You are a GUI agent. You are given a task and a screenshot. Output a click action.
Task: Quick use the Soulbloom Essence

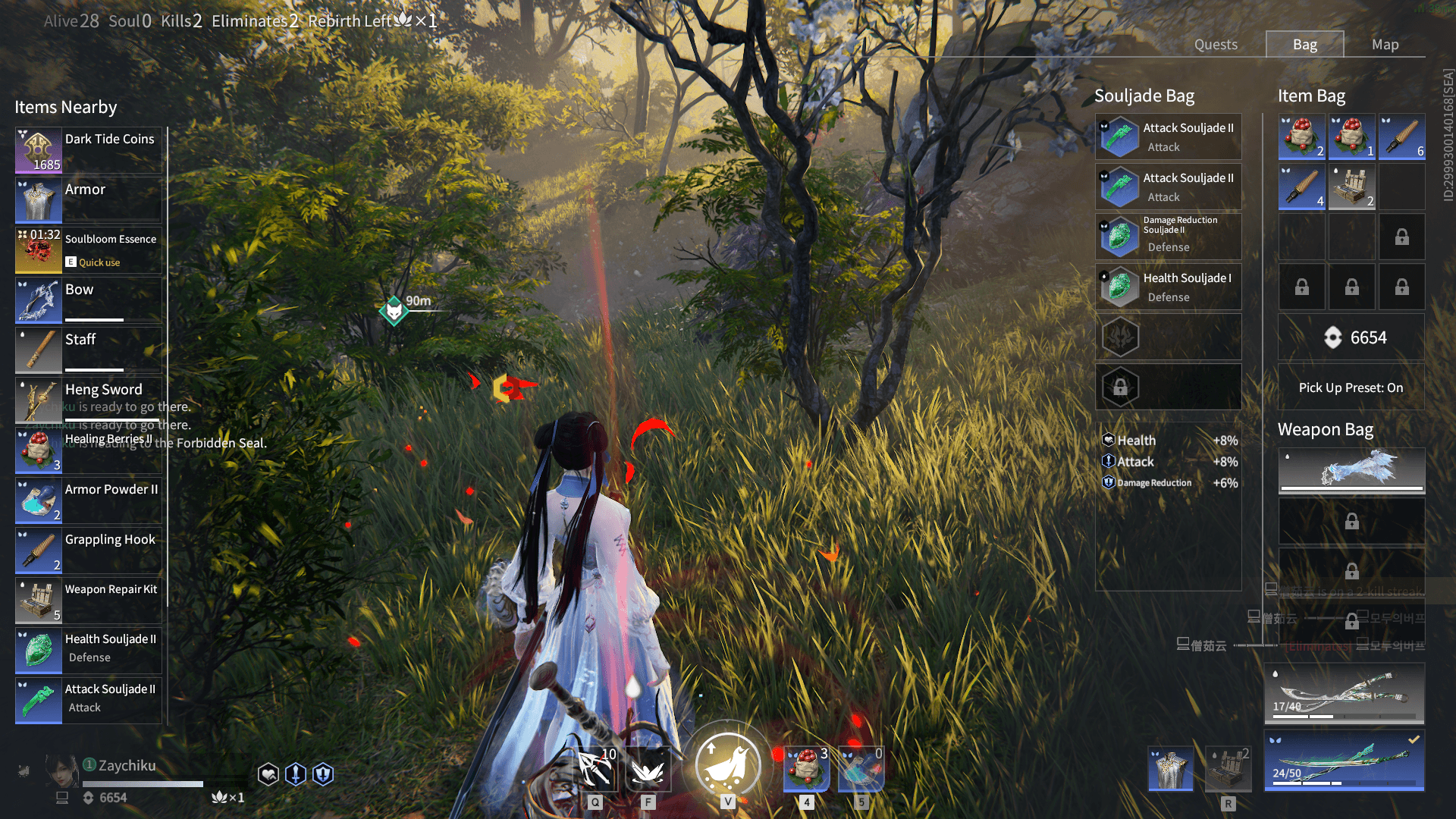coord(89,250)
